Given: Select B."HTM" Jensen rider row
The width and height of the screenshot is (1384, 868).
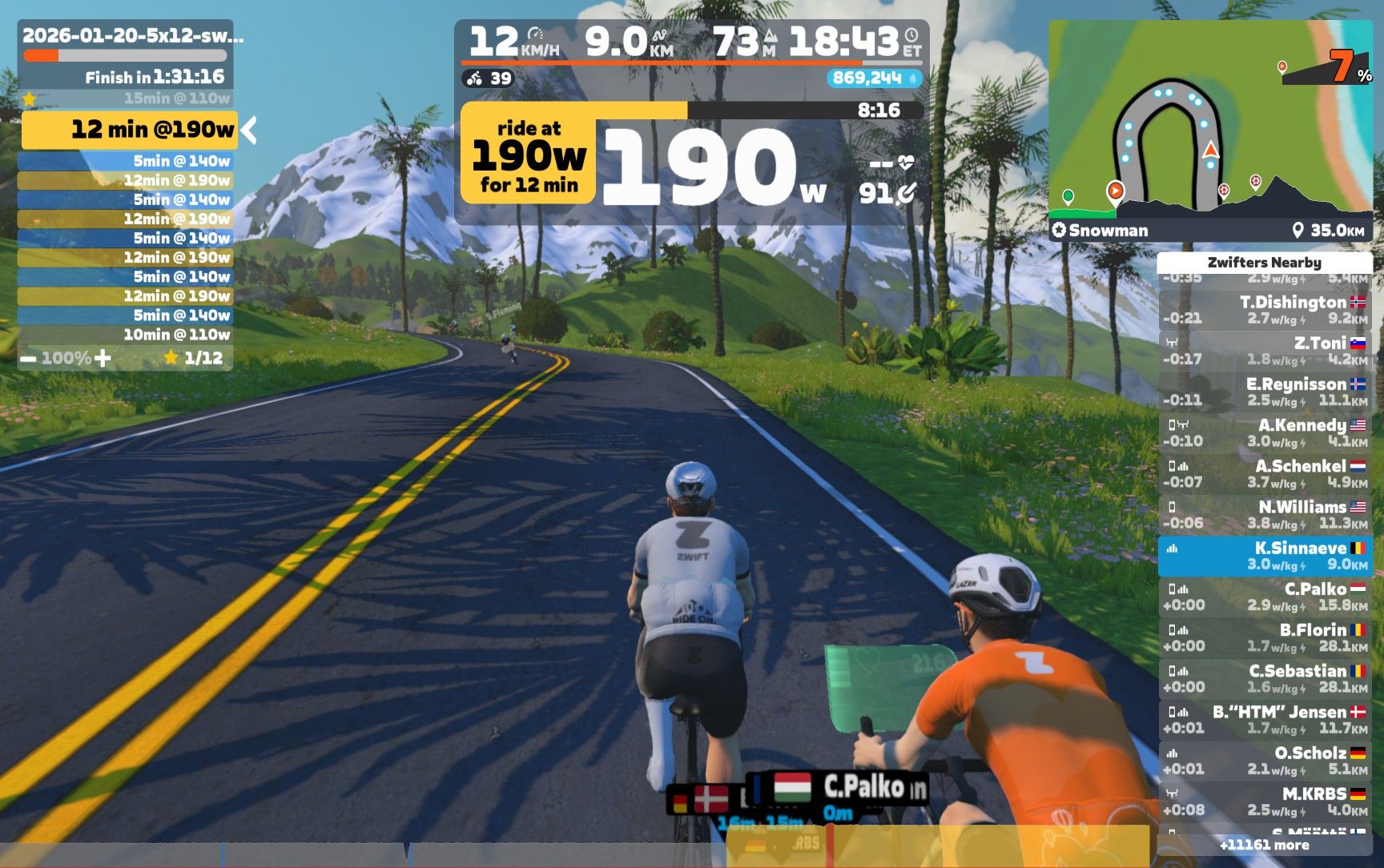Looking at the screenshot, I should [1265, 719].
